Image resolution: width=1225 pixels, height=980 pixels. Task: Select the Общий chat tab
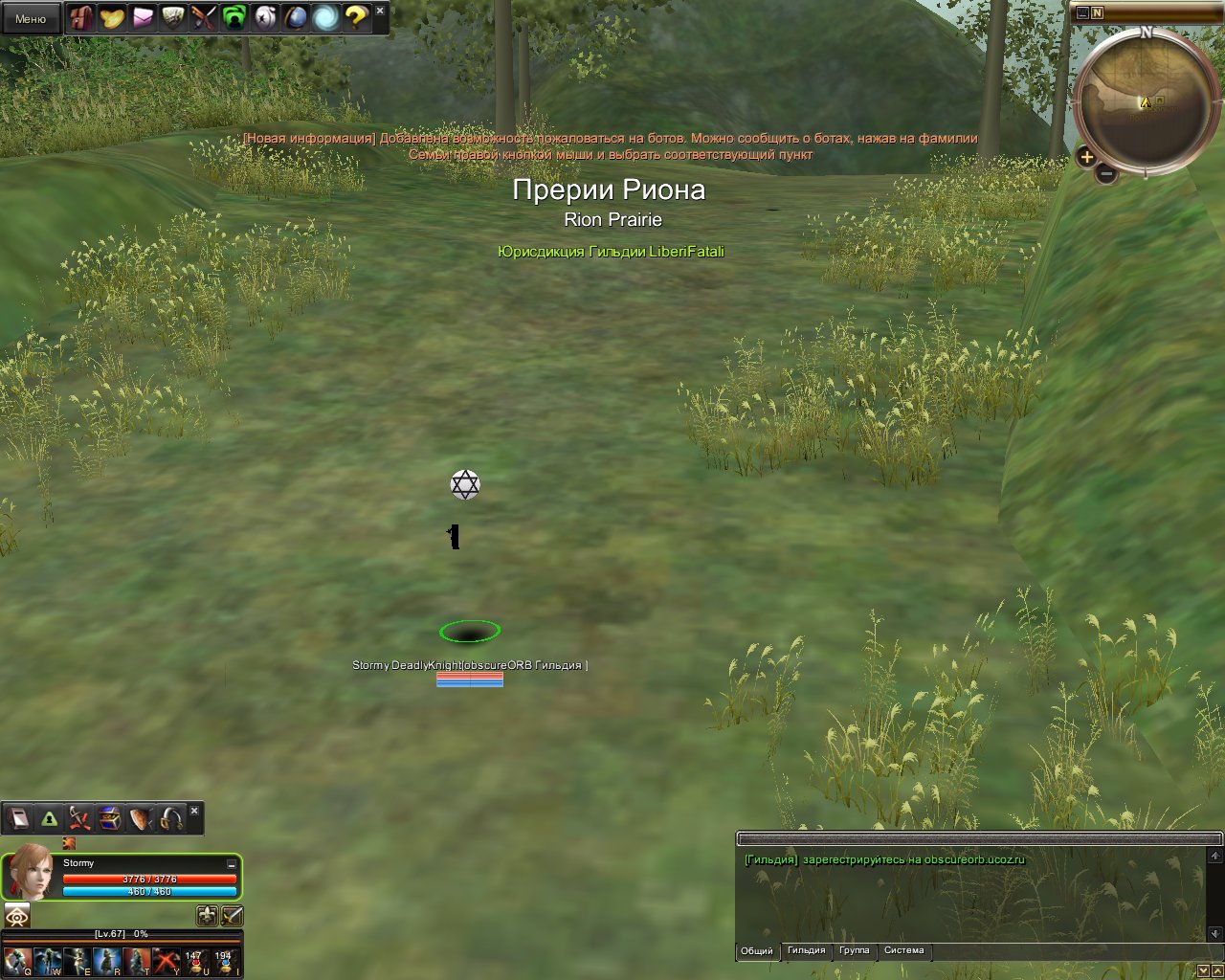point(756,950)
